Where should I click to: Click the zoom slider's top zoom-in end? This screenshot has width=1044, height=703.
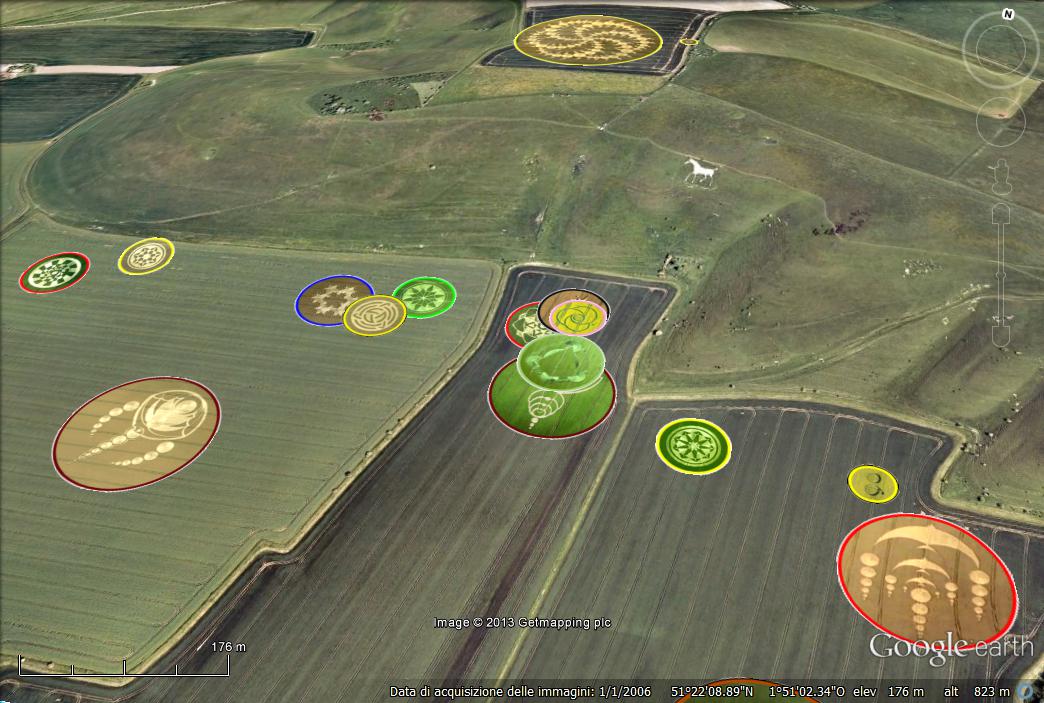click(1002, 213)
